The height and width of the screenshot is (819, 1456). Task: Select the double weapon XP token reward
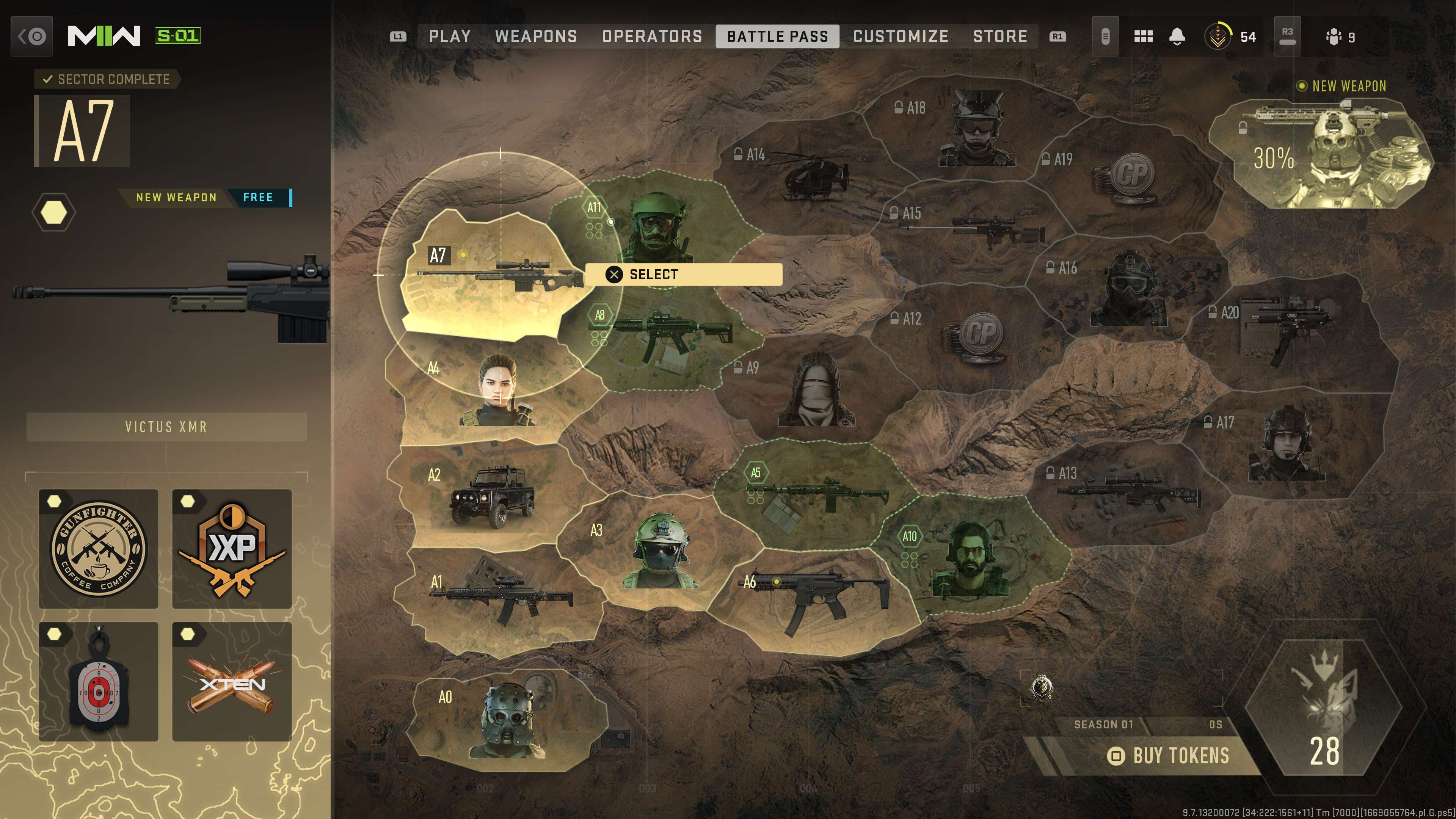[x=232, y=548]
